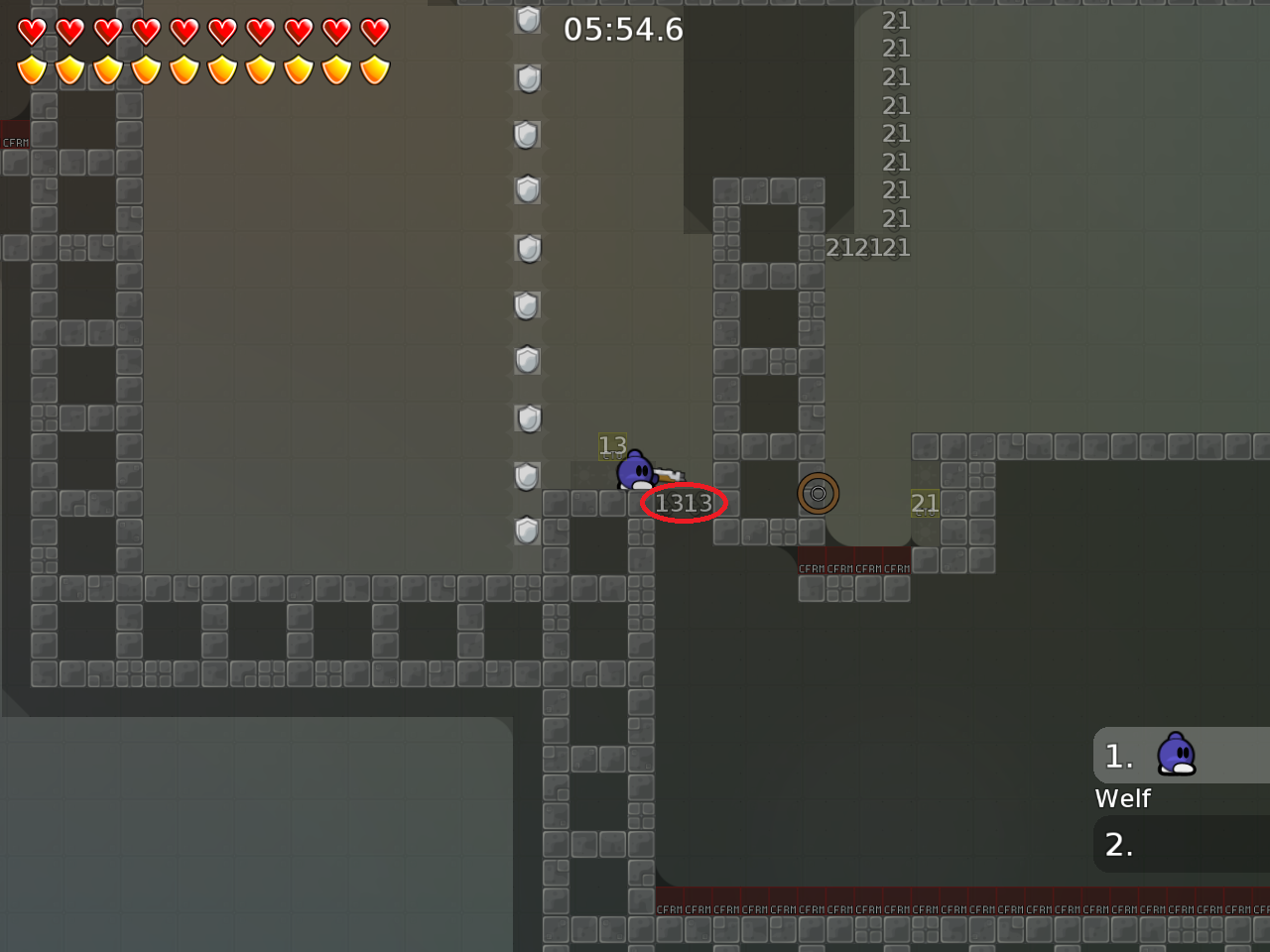Click the 05:54.6 race timer
The height and width of the screenshot is (952, 1270).
pyautogui.click(x=623, y=30)
